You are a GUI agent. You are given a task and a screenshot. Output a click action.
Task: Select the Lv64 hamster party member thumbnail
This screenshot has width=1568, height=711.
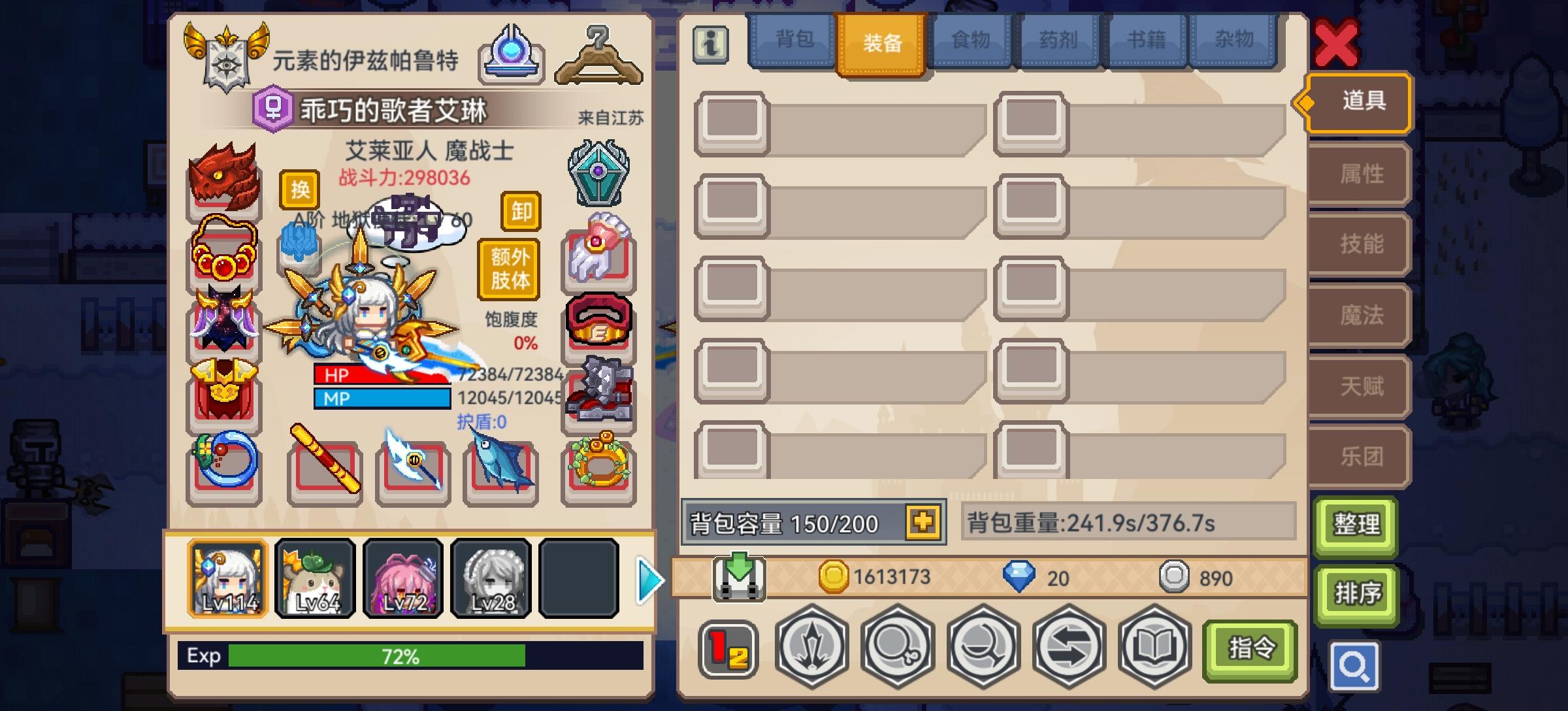(316, 578)
